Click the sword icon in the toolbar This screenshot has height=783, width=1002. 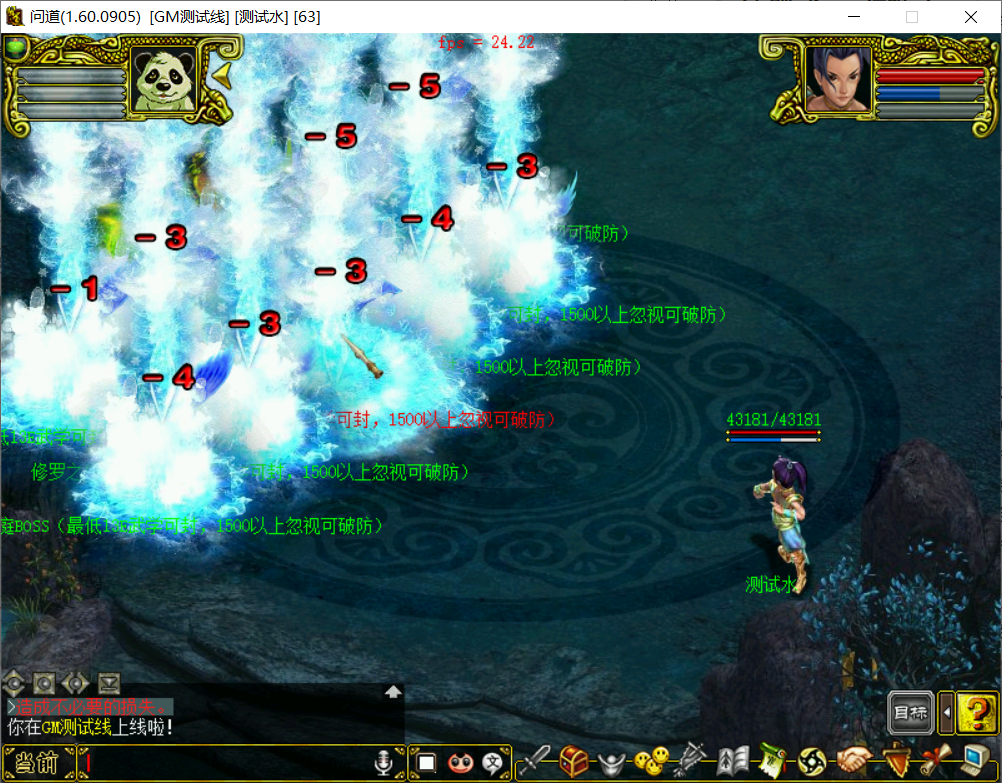[x=534, y=762]
